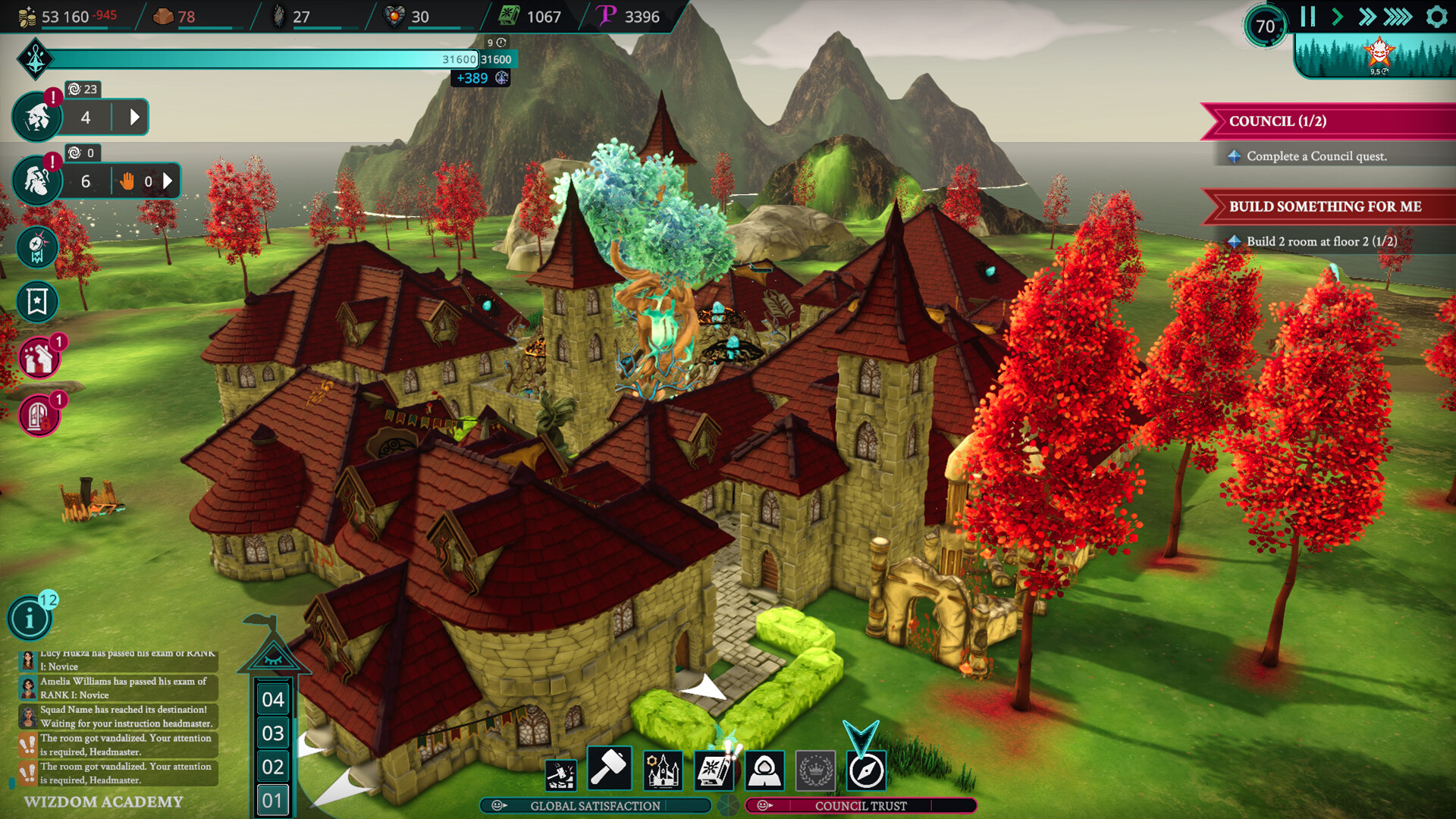This screenshot has width=1456, height=819.
Task: Open the compass exploration tool
Action: point(866,771)
